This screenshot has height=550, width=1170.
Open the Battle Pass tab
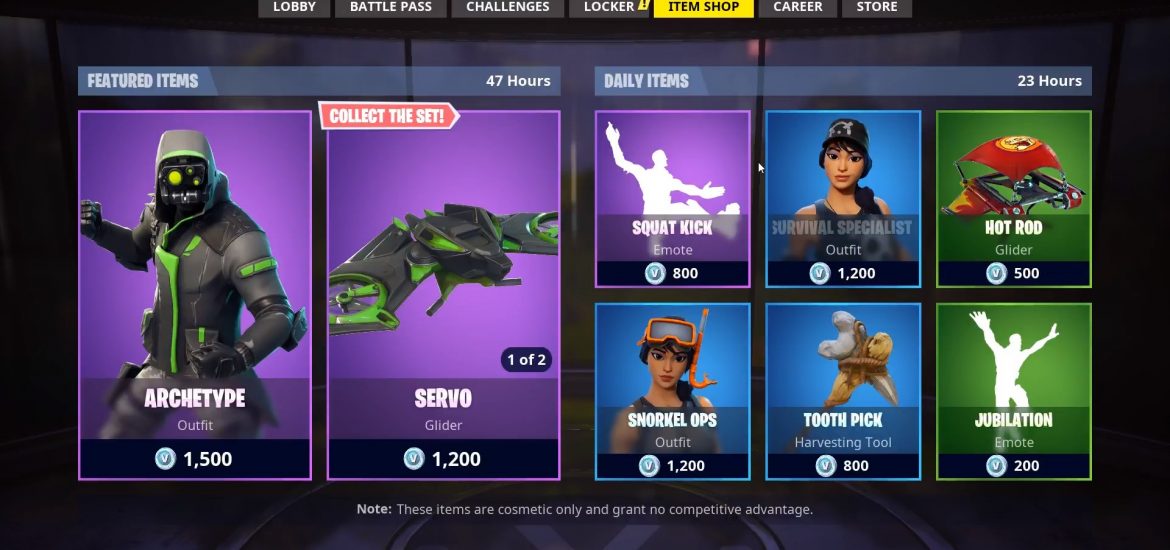pos(390,8)
